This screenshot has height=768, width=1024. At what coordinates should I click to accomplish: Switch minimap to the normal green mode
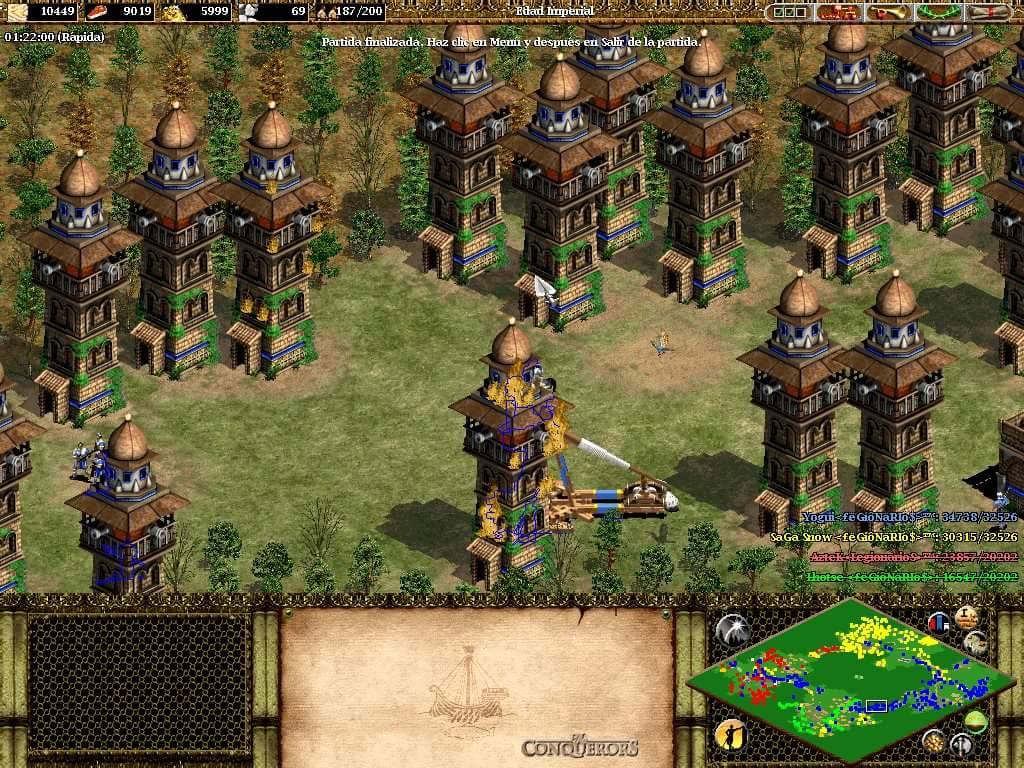[976, 720]
